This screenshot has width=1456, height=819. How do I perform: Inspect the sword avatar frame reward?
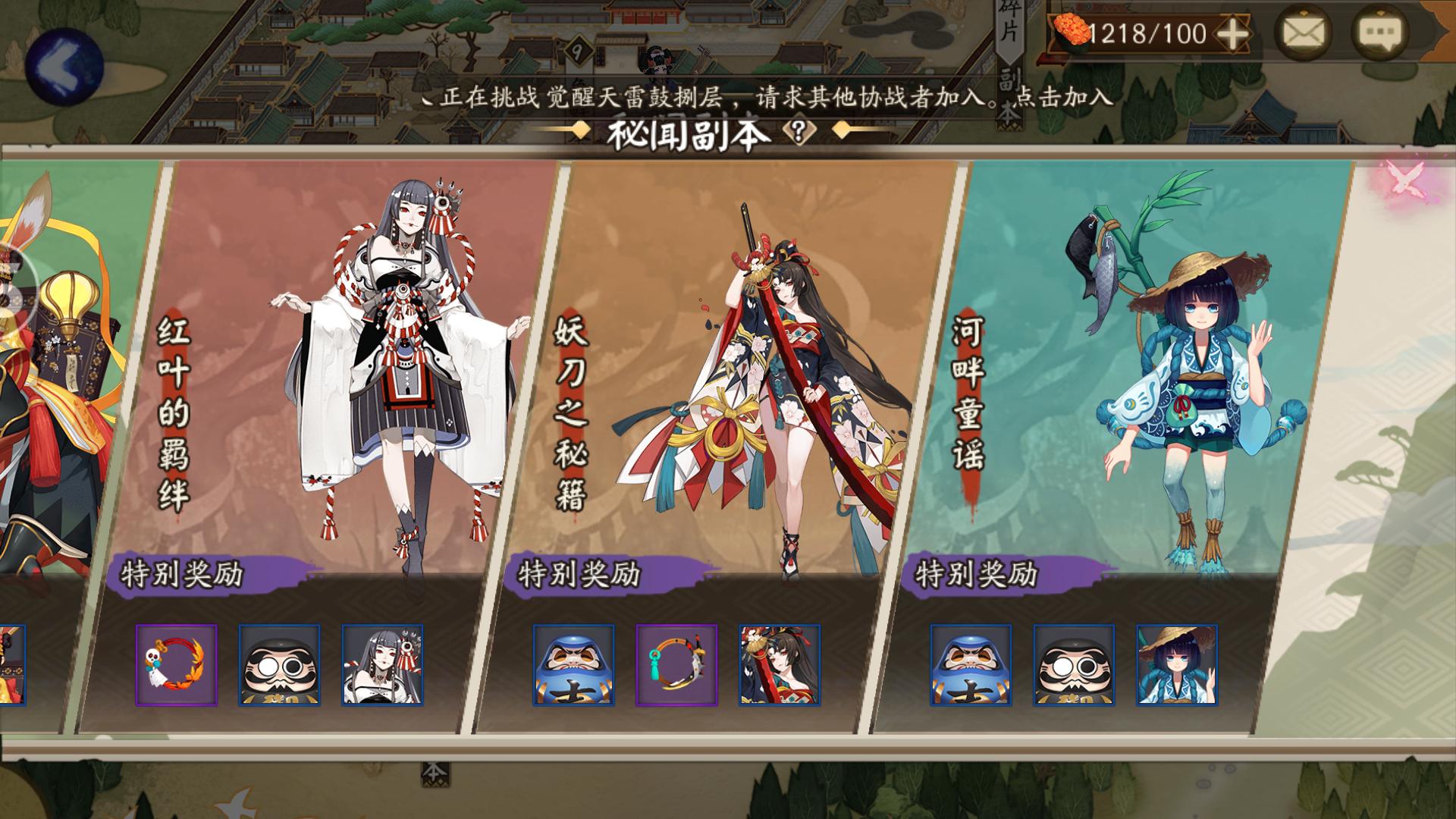point(676,665)
